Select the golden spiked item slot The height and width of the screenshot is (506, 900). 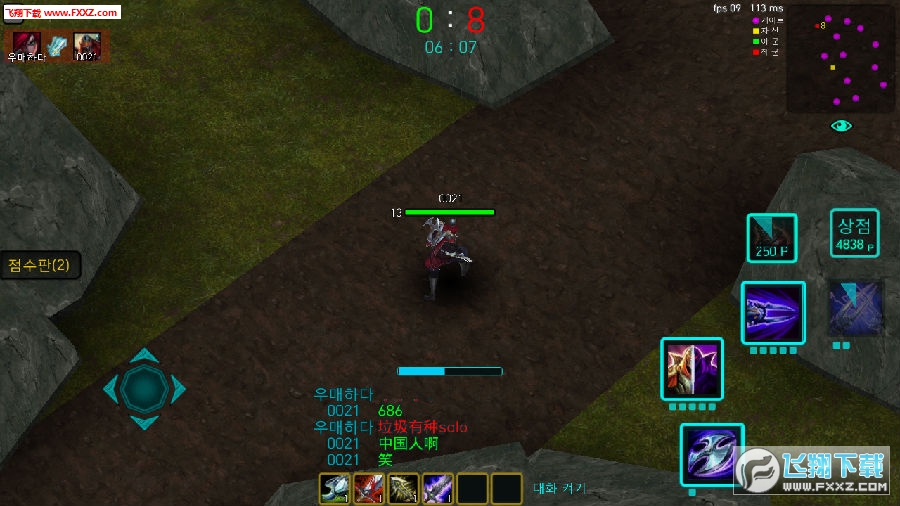point(403,488)
